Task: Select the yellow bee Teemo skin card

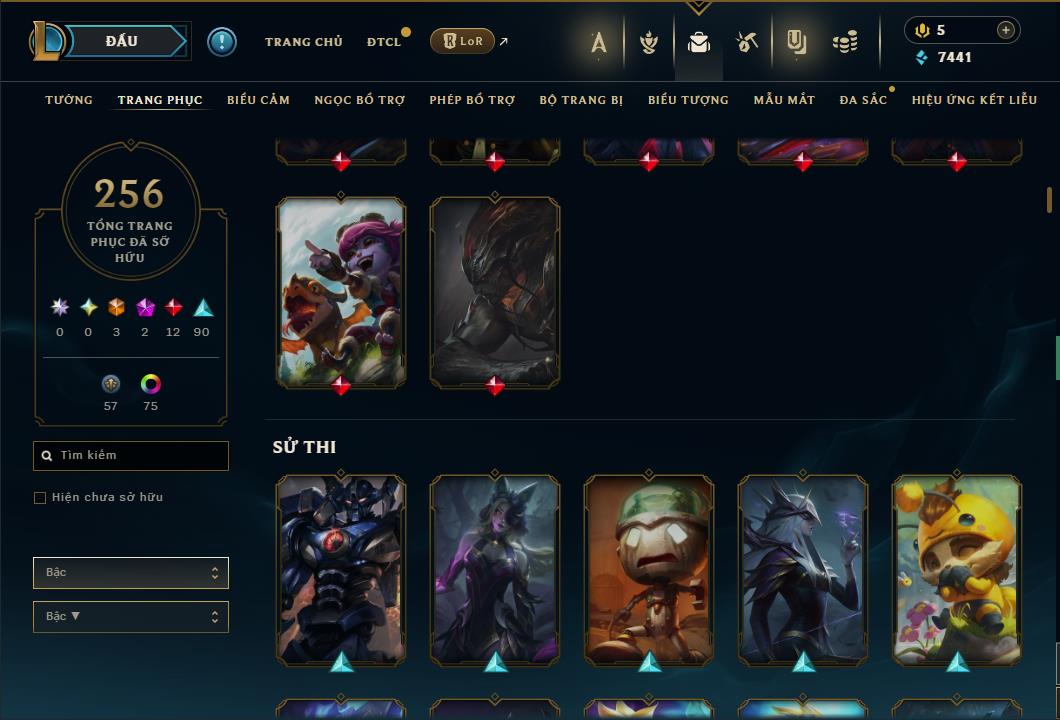Action: [957, 569]
